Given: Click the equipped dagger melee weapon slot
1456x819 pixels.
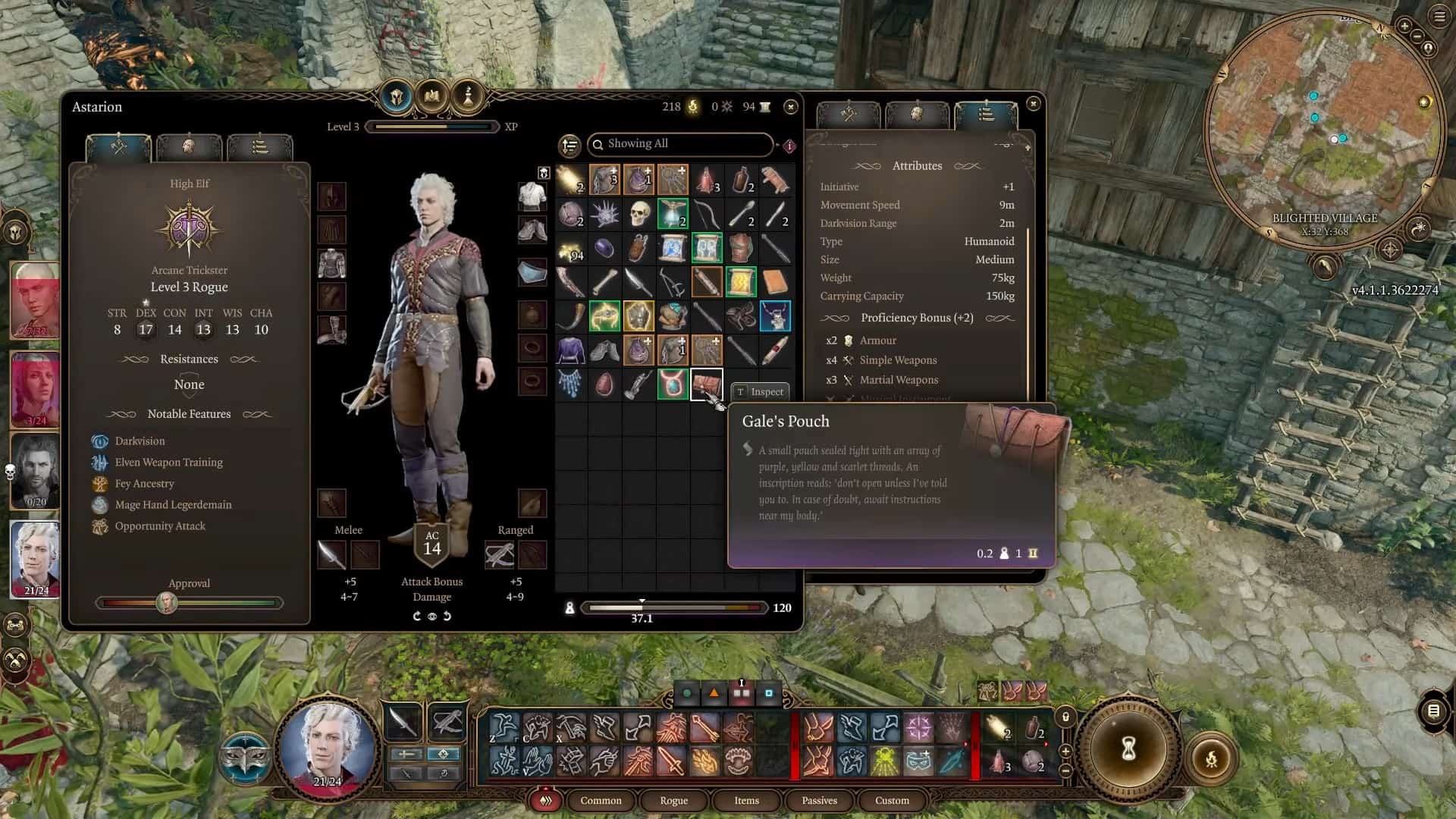Looking at the screenshot, I should tap(331, 554).
